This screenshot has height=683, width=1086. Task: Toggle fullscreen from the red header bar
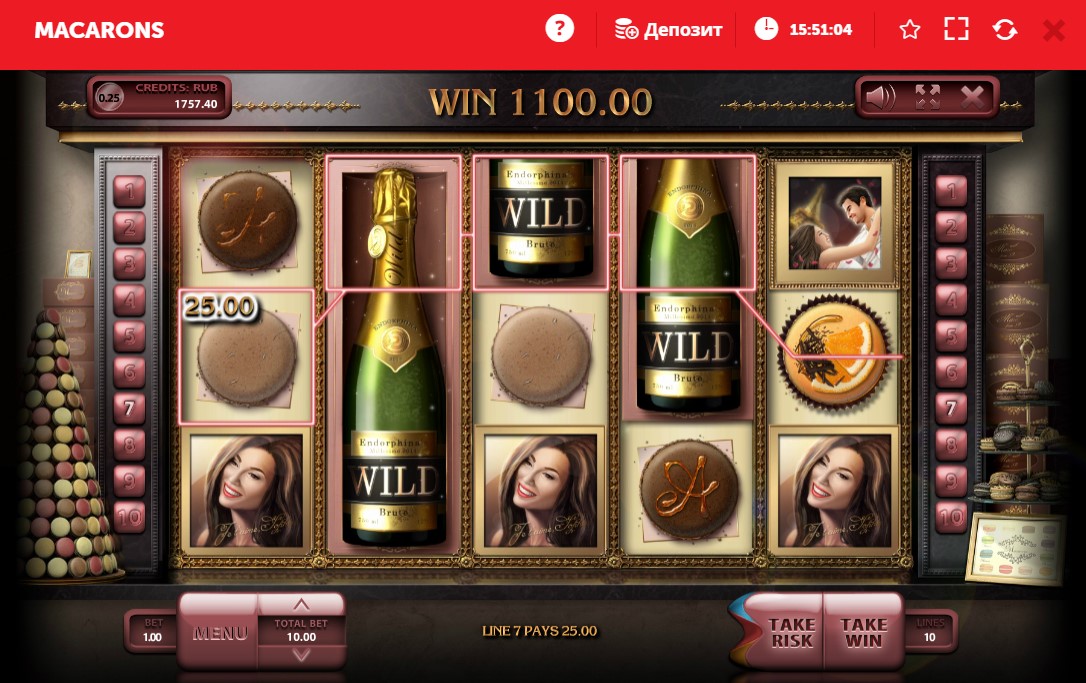coord(956,30)
